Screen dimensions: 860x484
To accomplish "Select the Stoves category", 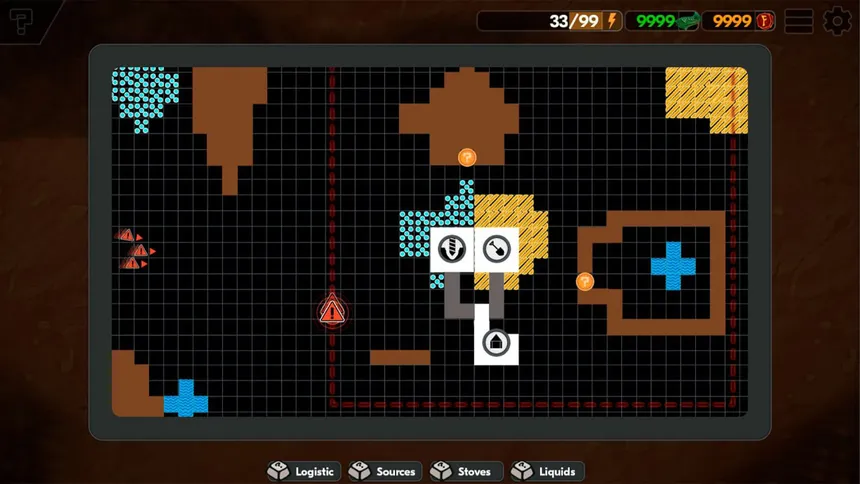I will [465, 471].
